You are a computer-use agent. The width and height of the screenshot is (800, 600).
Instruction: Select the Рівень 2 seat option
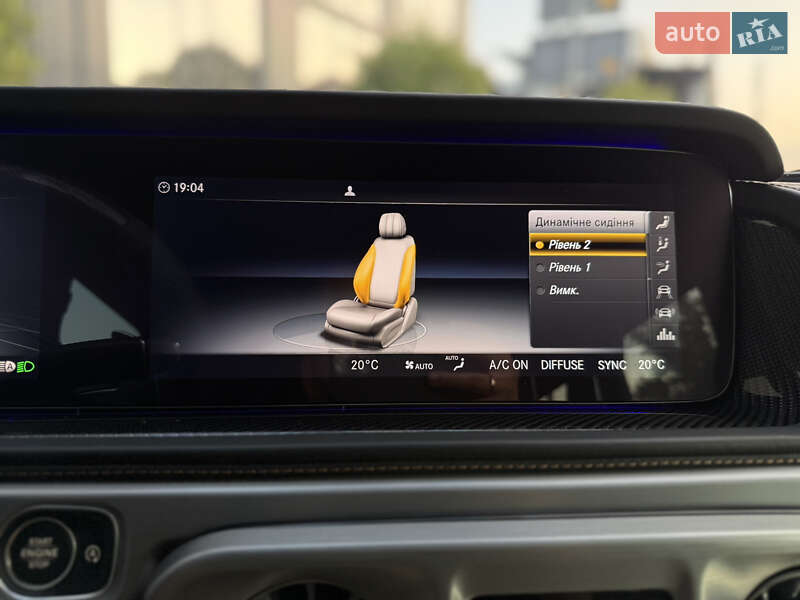point(588,245)
